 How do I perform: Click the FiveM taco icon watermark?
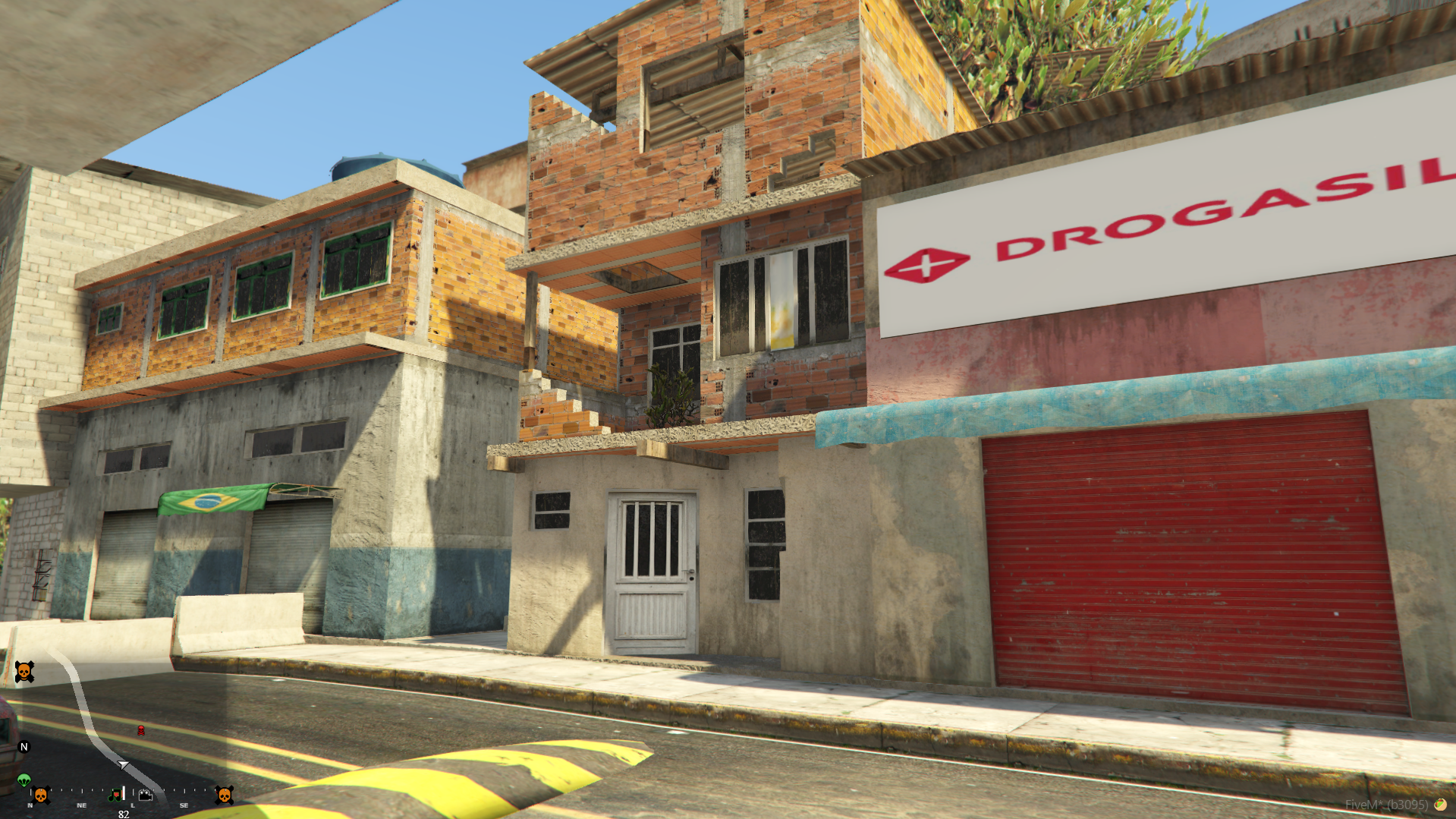[x=1440, y=805]
